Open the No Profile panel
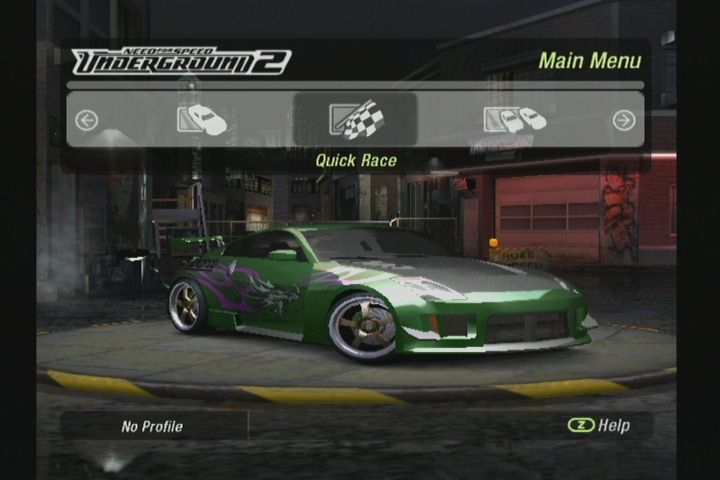 point(153,426)
